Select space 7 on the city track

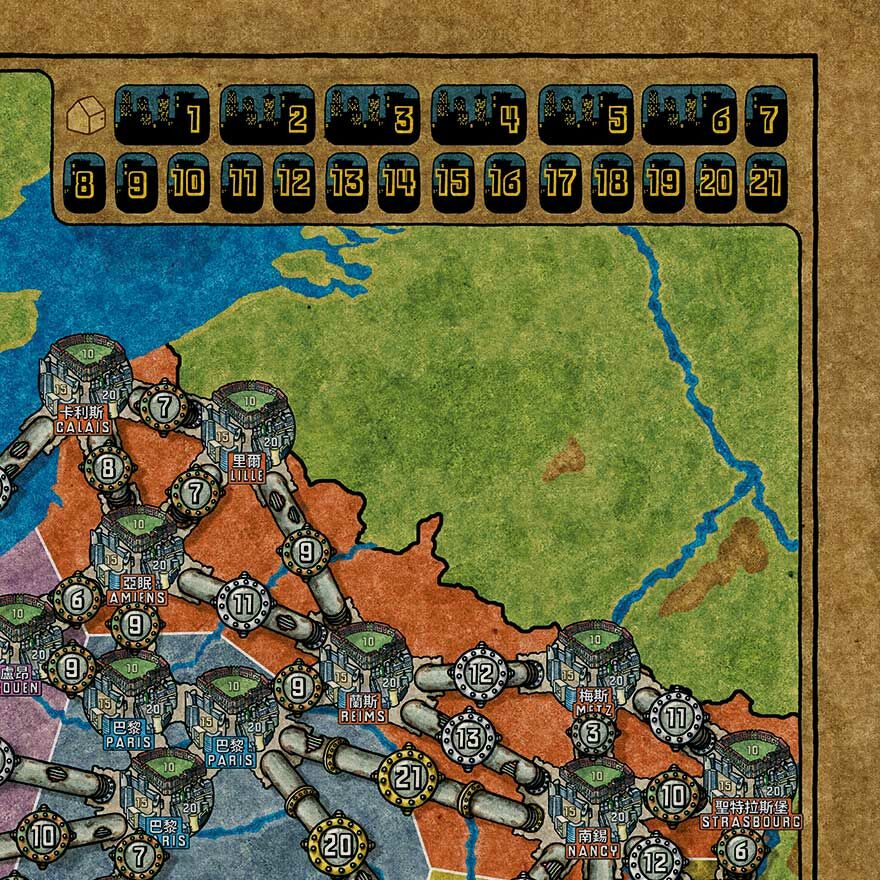[766, 116]
